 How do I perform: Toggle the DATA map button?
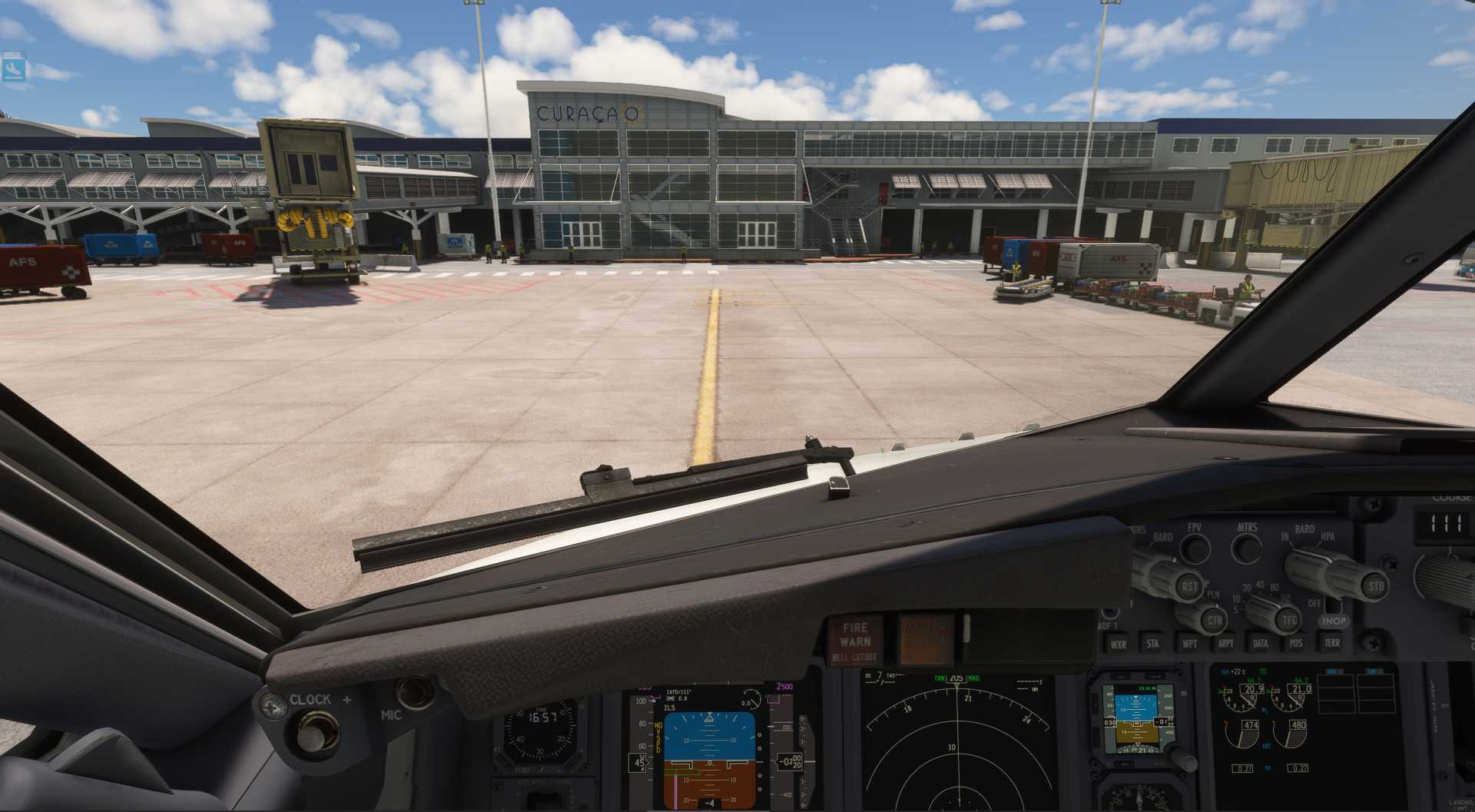(x=1261, y=644)
